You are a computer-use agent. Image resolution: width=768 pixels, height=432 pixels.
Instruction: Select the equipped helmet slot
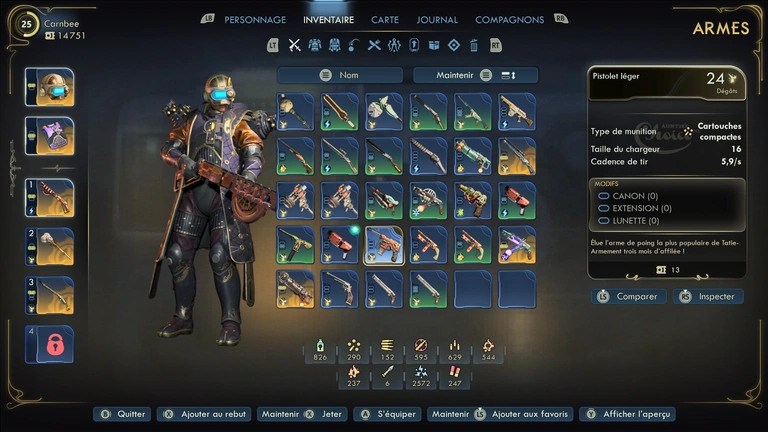point(49,87)
